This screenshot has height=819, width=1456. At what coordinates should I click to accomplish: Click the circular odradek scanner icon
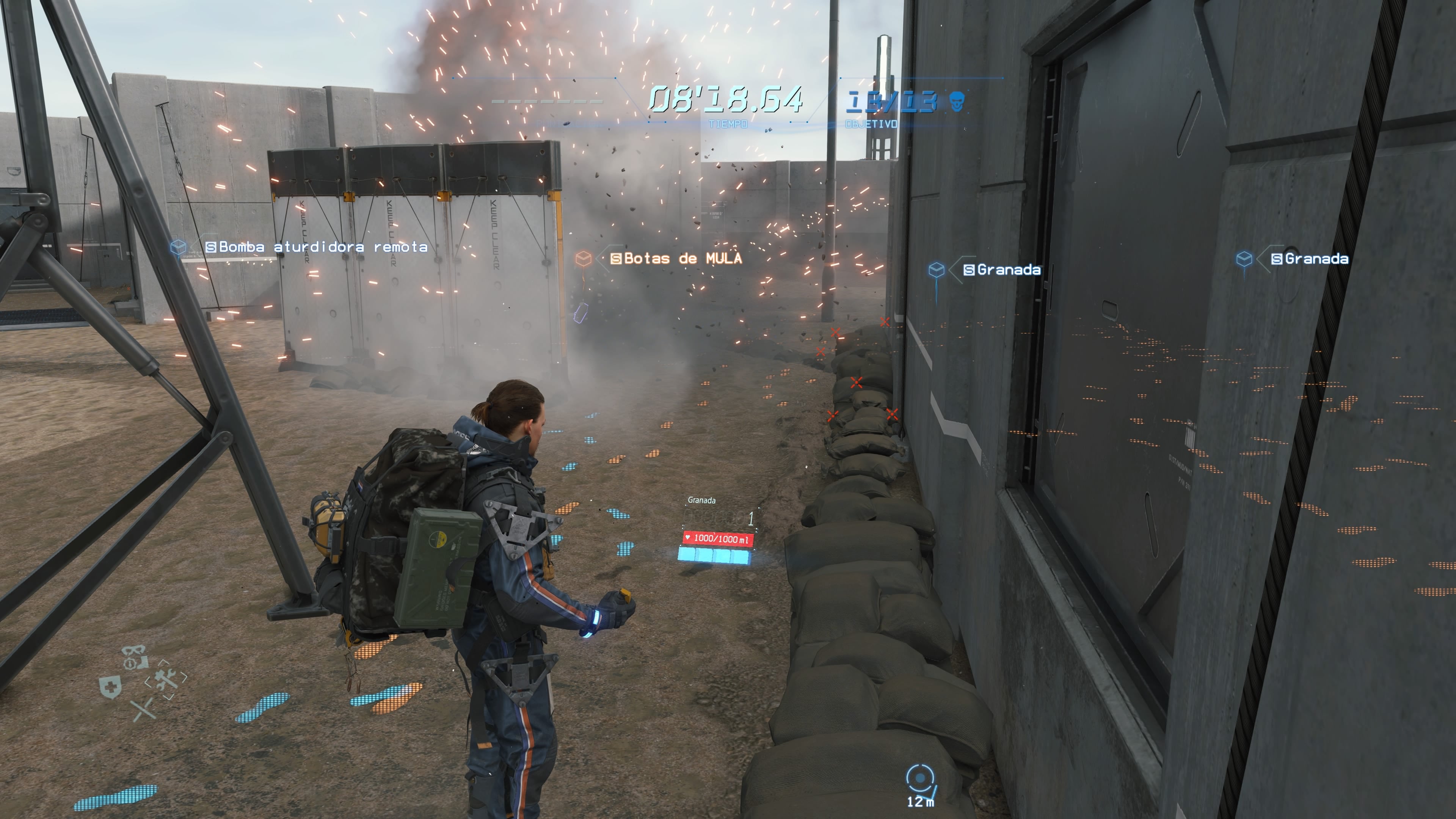919,779
